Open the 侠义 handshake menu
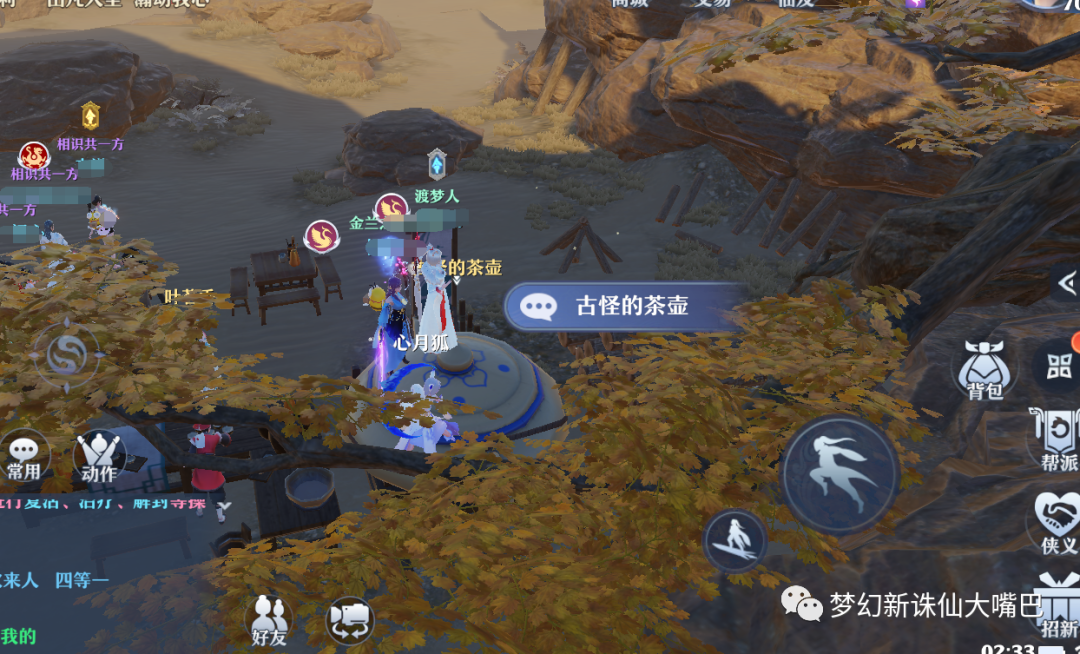The width and height of the screenshot is (1080, 654). point(1058,522)
